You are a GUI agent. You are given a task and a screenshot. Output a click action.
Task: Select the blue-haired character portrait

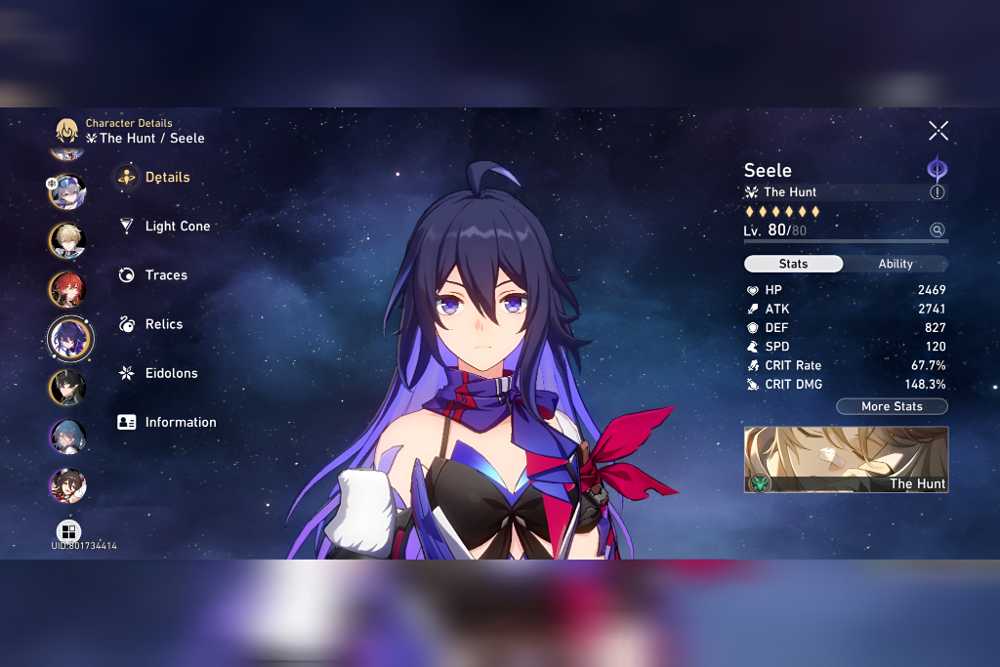tap(68, 436)
